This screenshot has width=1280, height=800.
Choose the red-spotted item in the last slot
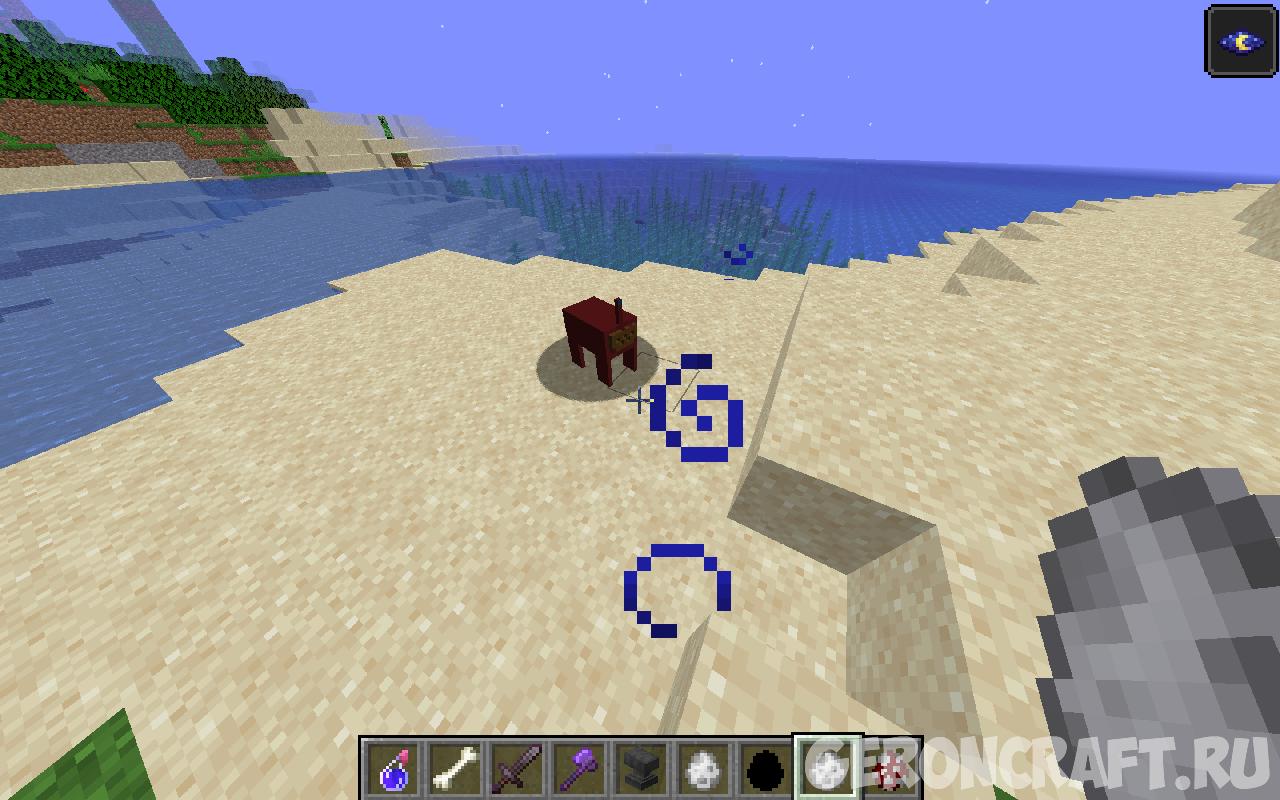point(890,769)
